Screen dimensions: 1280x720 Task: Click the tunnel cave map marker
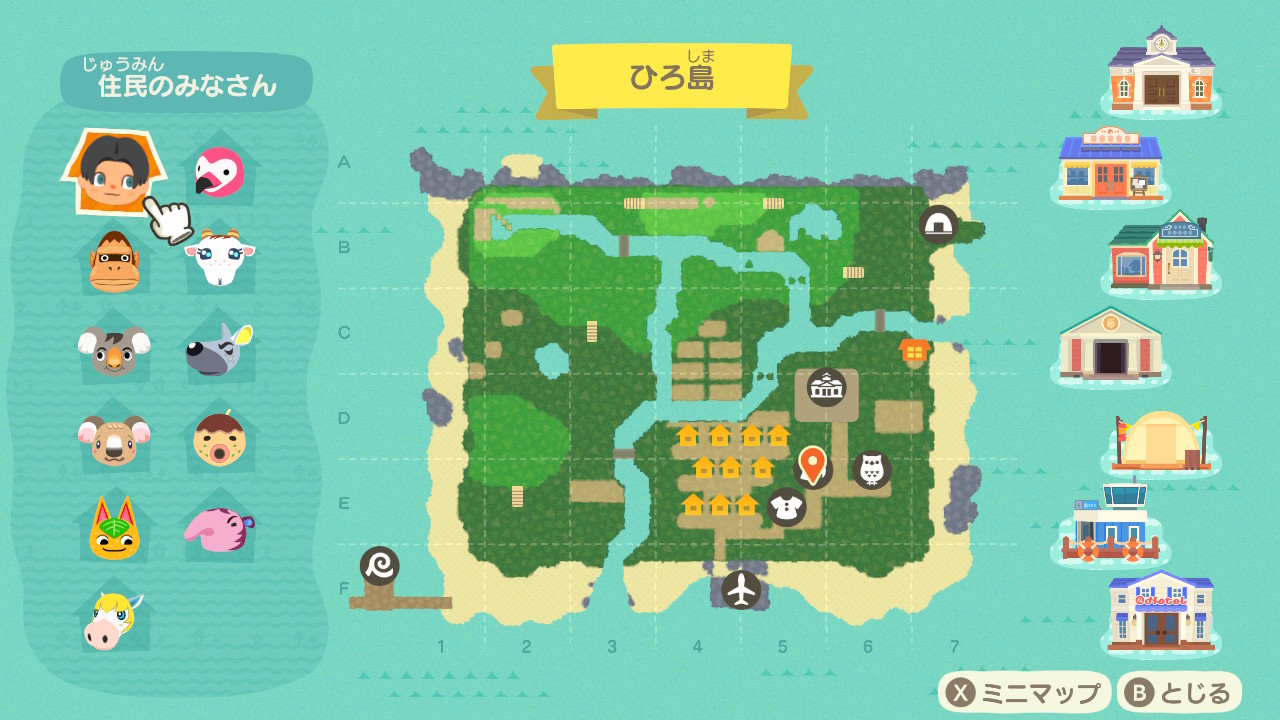pyautogui.click(x=938, y=224)
